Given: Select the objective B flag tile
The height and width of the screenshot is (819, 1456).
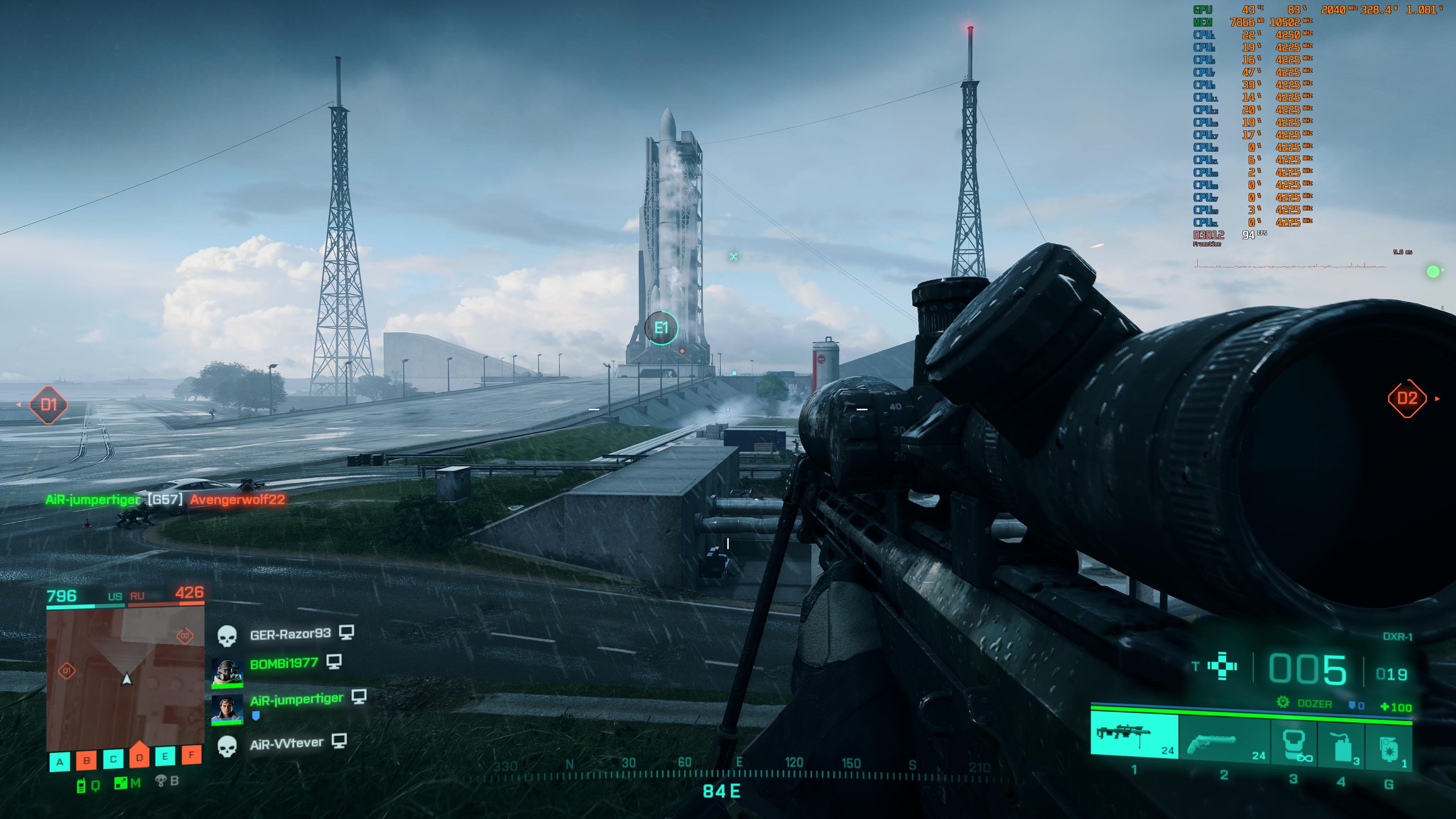Looking at the screenshot, I should tap(86, 760).
